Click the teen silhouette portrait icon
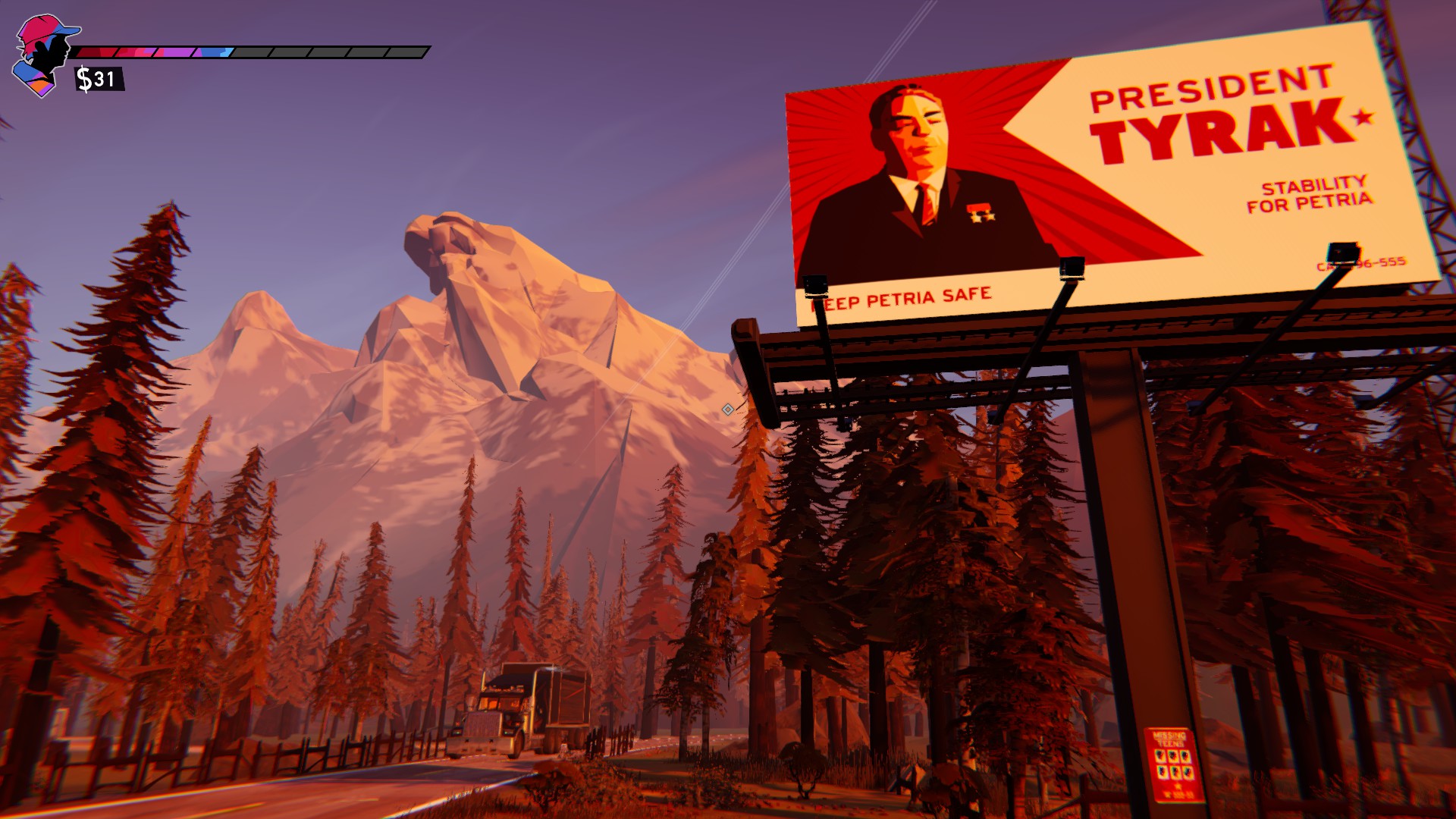Image resolution: width=1456 pixels, height=819 pixels. coord(43,55)
